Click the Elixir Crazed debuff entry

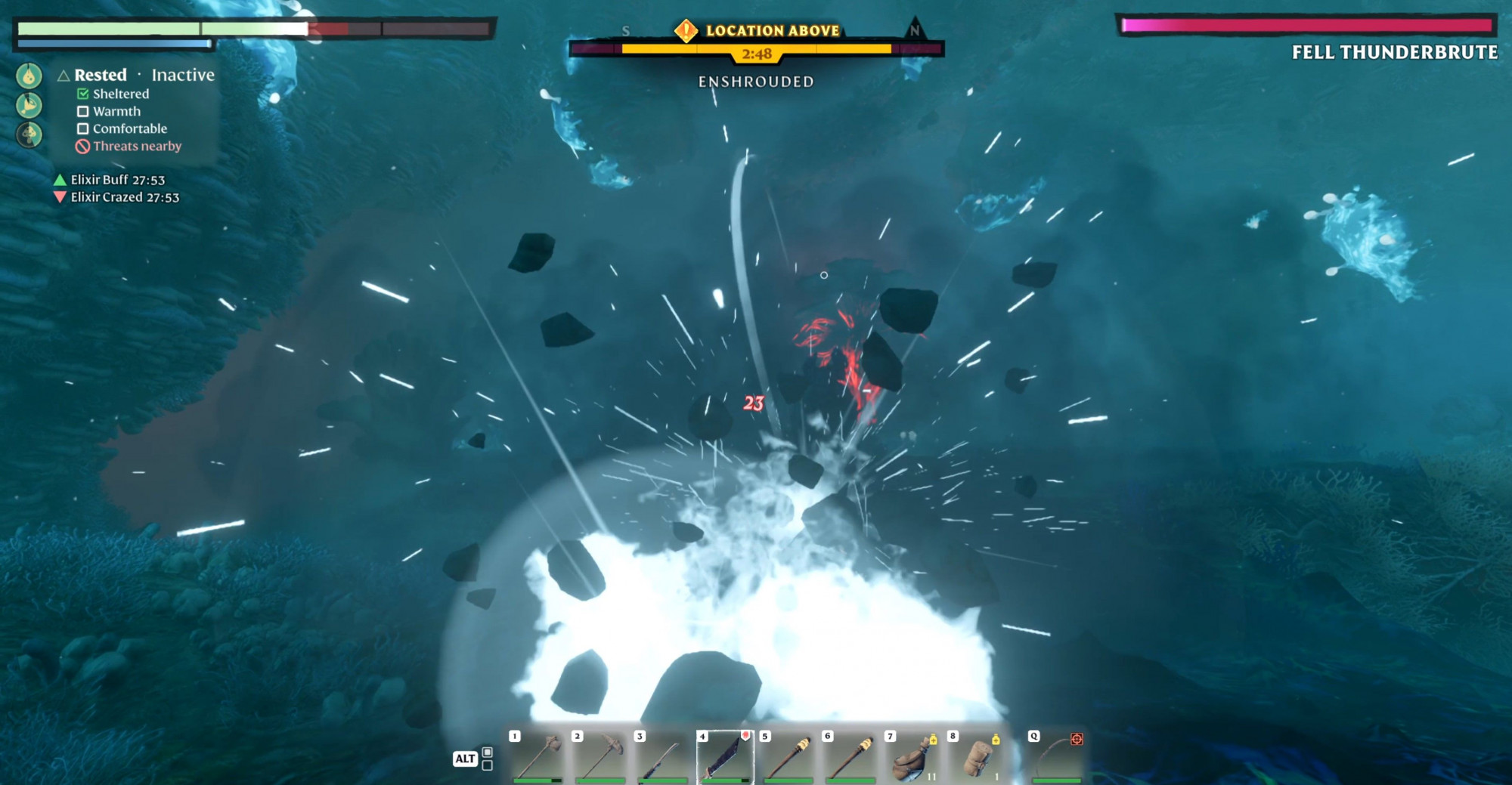pyautogui.click(x=125, y=197)
